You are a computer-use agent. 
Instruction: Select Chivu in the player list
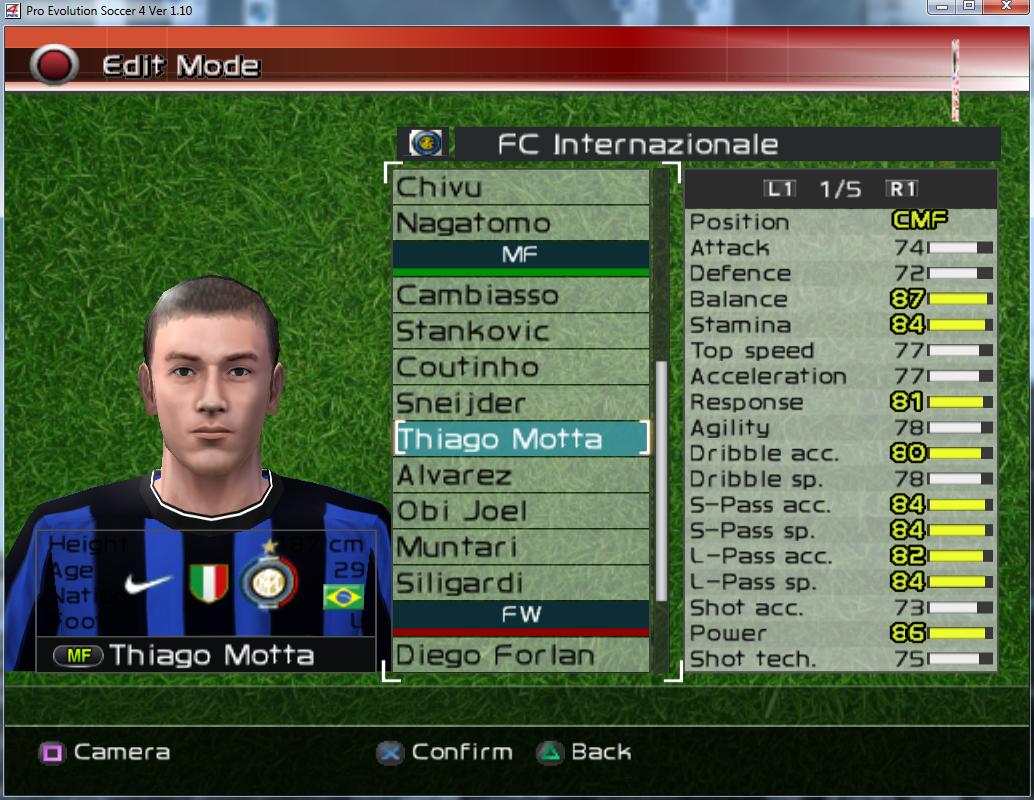coord(520,187)
